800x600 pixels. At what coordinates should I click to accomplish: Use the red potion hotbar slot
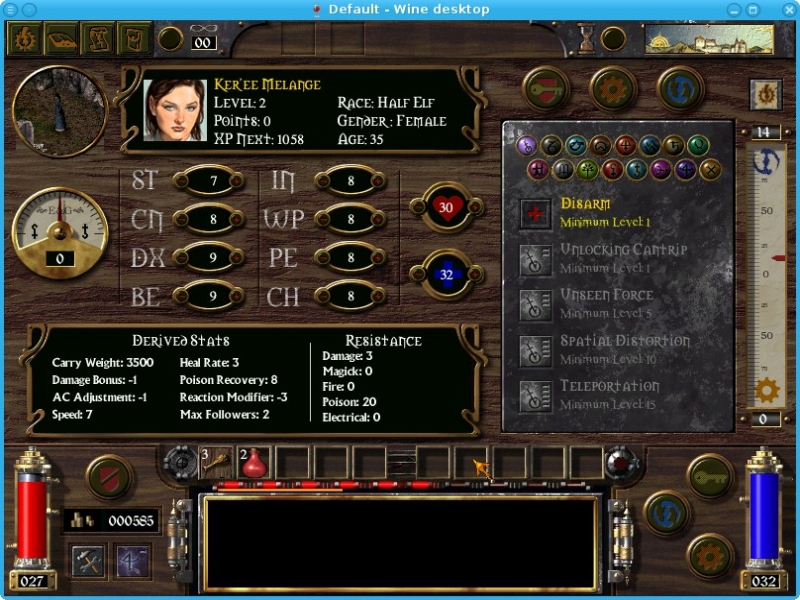pos(254,462)
